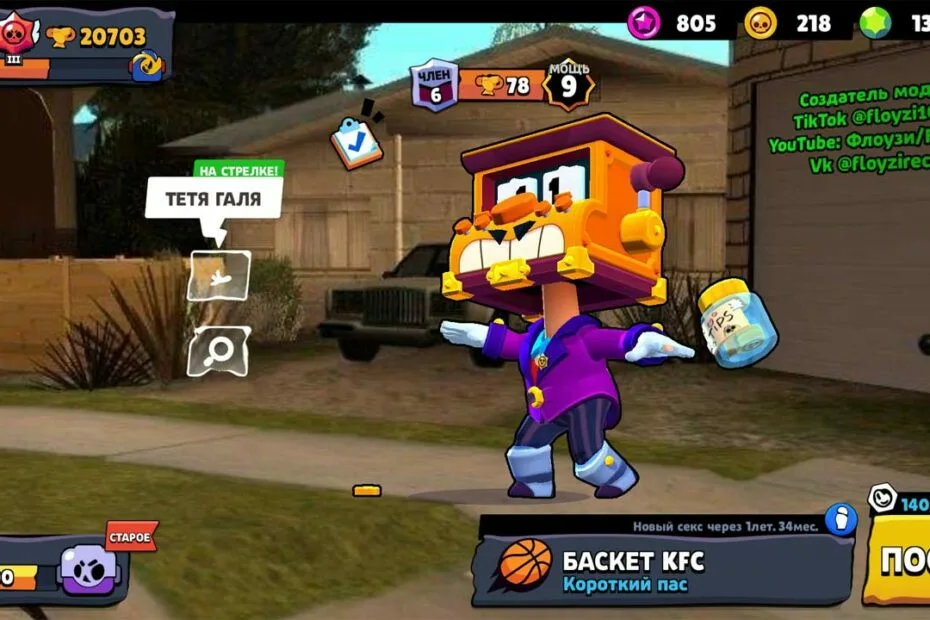Open the green gems counter
The height and width of the screenshot is (620, 930).
tap(895, 23)
